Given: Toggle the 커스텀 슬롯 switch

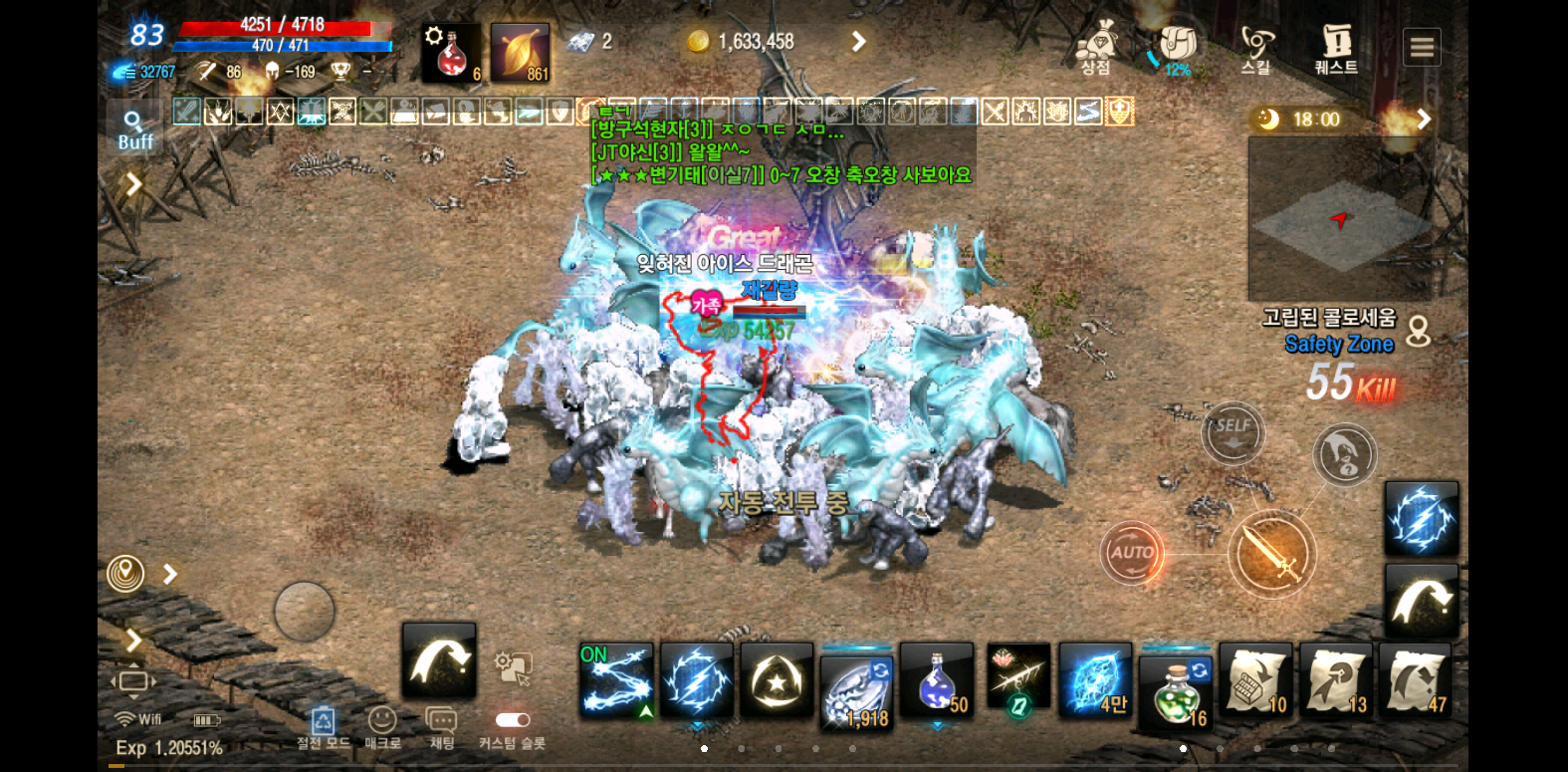Looking at the screenshot, I should click(x=512, y=720).
